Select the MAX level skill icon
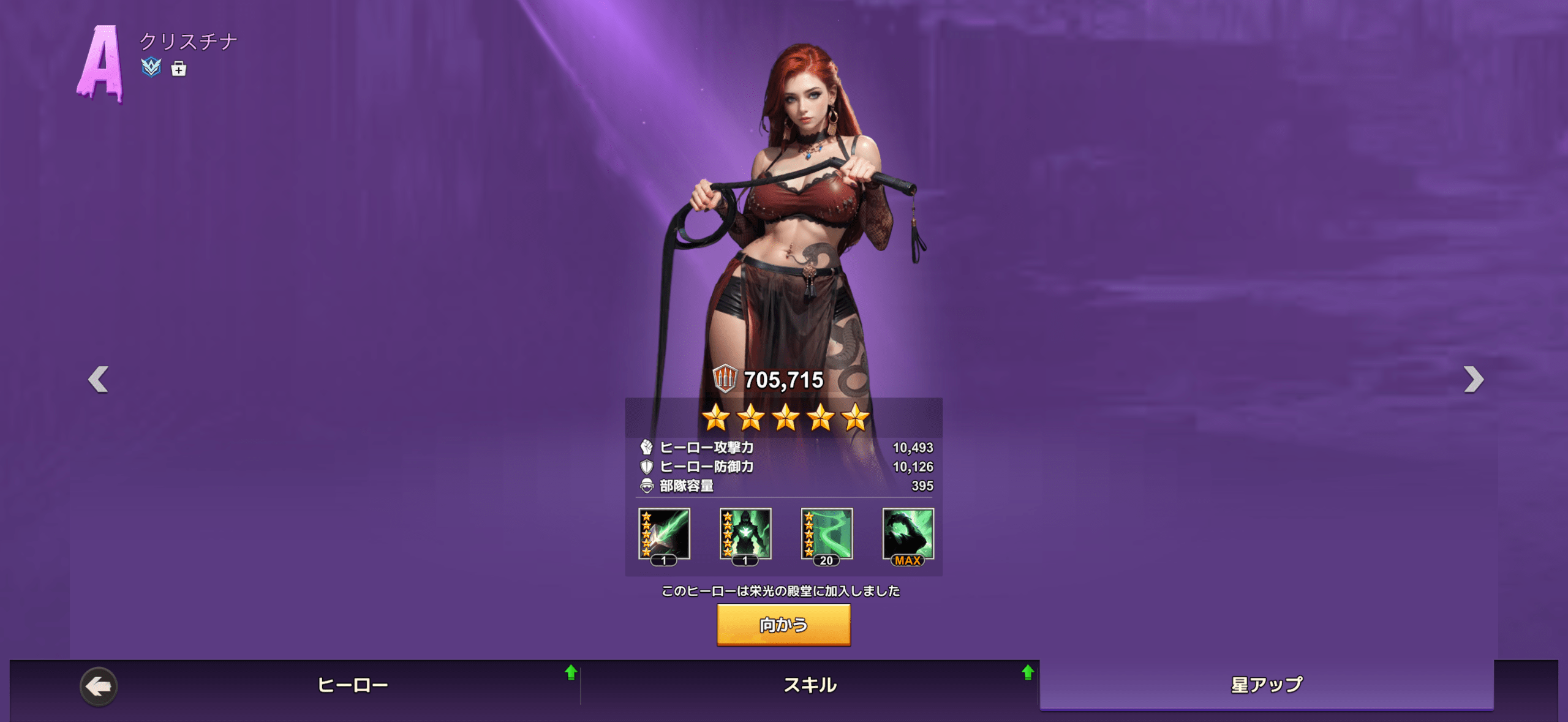The width and height of the screenshot is (1568, 722). [x=908, y=534]
